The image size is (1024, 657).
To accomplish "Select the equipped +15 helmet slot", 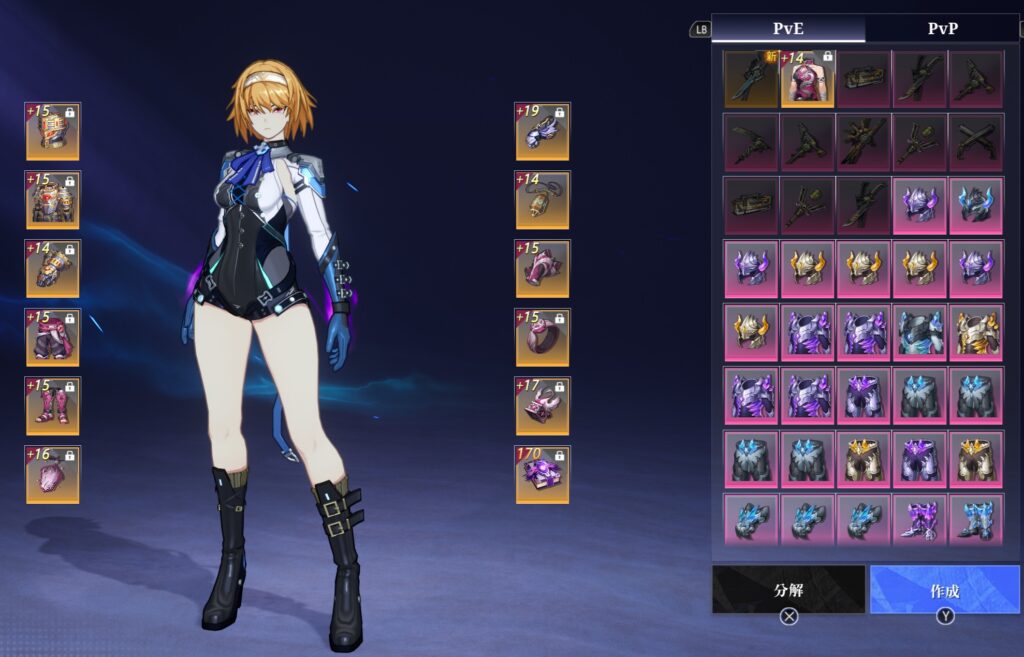I will [53, 131].
